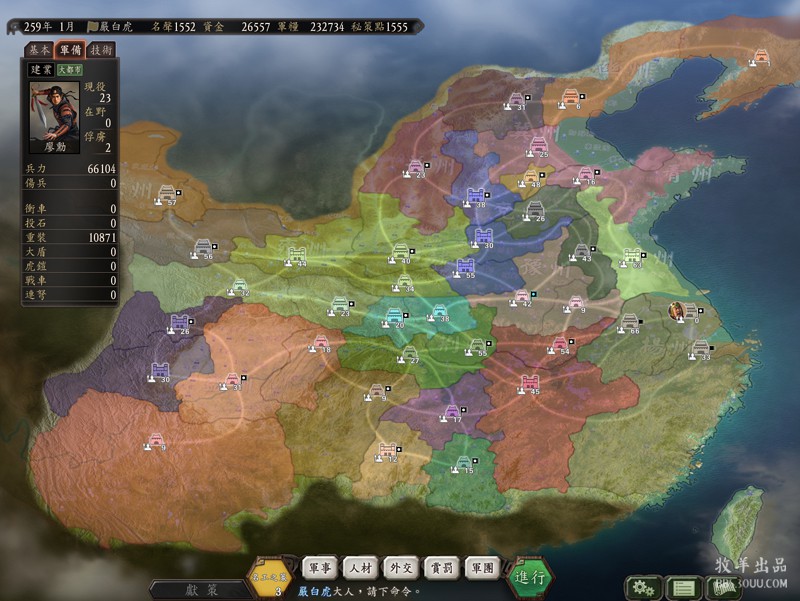Select the 賞罰 command
The image size is (800, 601).
(x=443, y=568)
